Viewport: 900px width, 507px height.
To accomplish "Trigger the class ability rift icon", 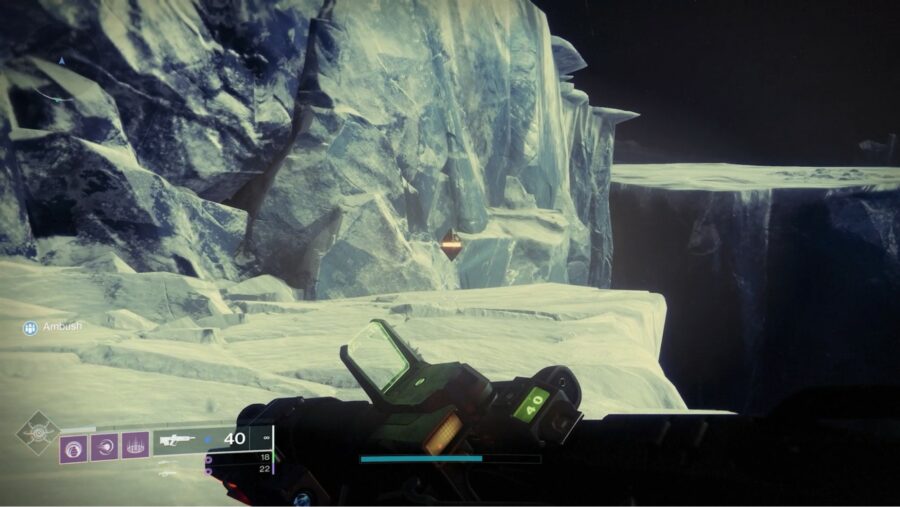I will pos(136,445).
